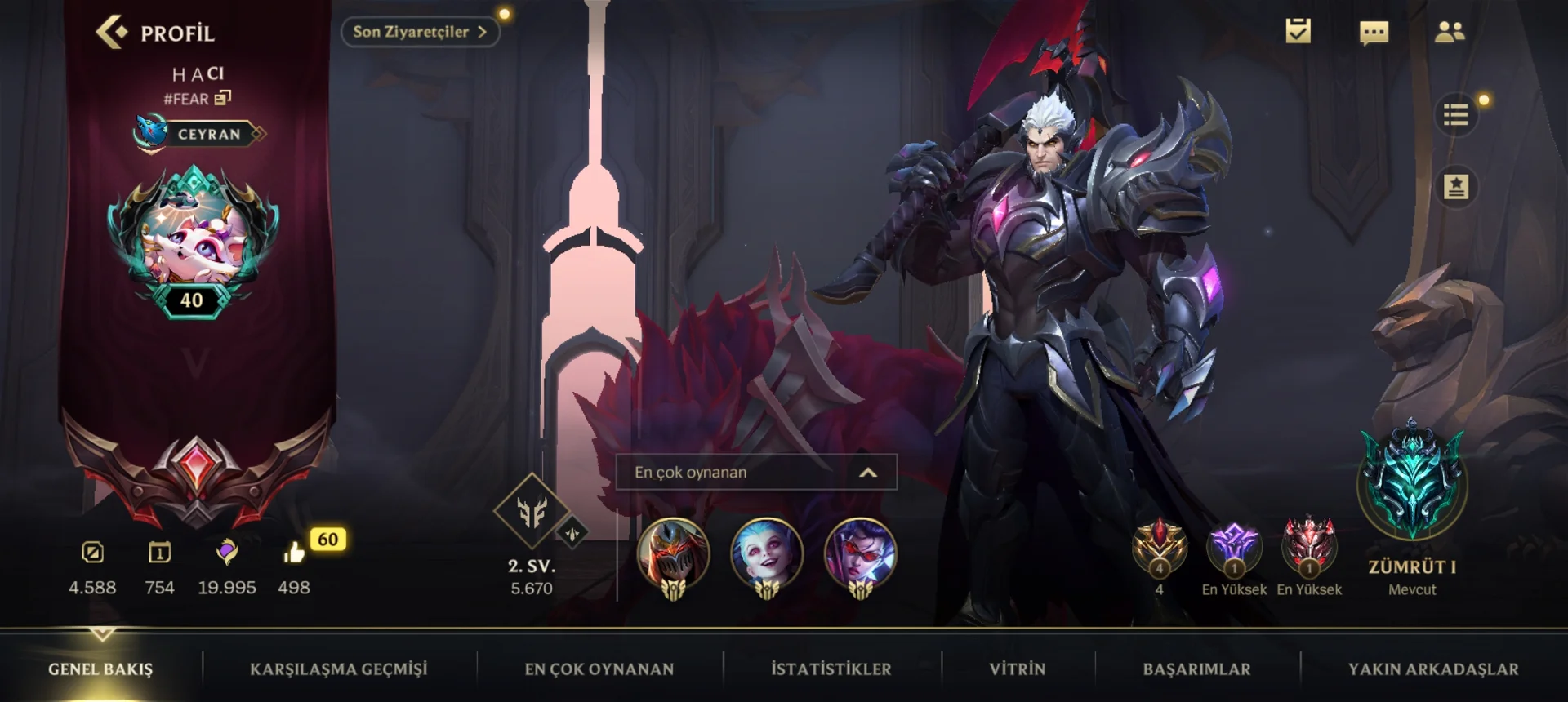Select the Zed champion portrait
1568x702 pixels.
coord(673,555)
